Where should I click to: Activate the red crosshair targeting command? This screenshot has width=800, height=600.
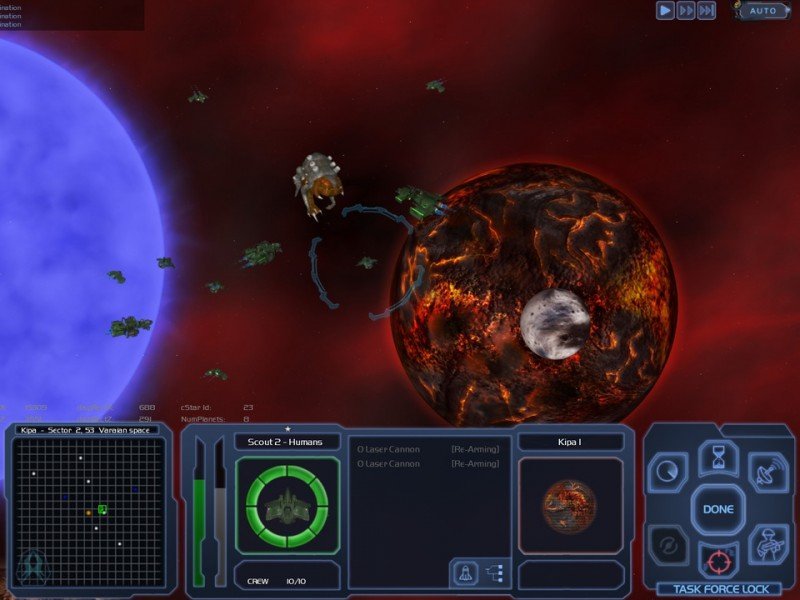tap(717, 559)
